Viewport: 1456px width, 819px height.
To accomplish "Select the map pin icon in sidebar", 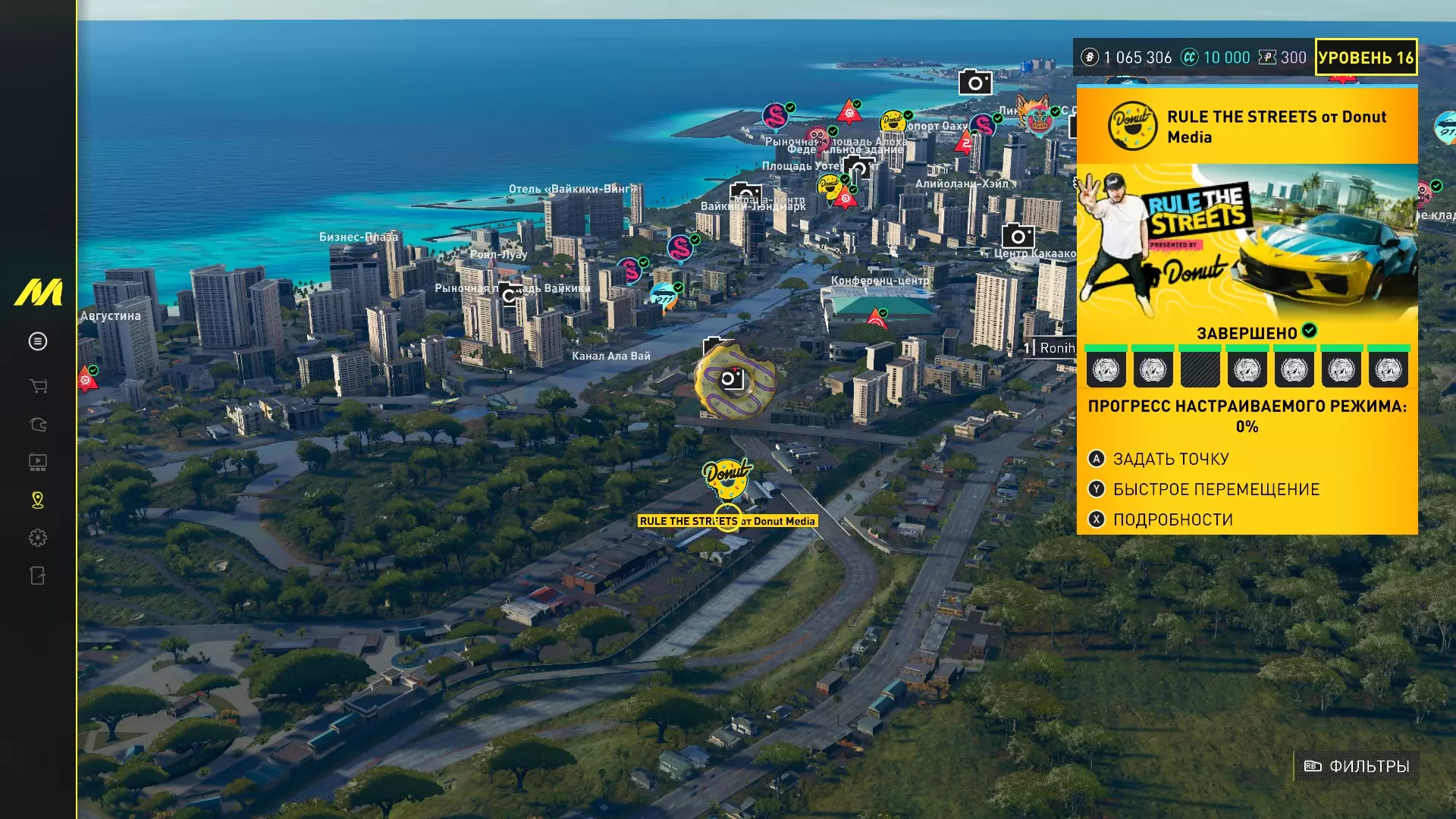I will 38,500.
